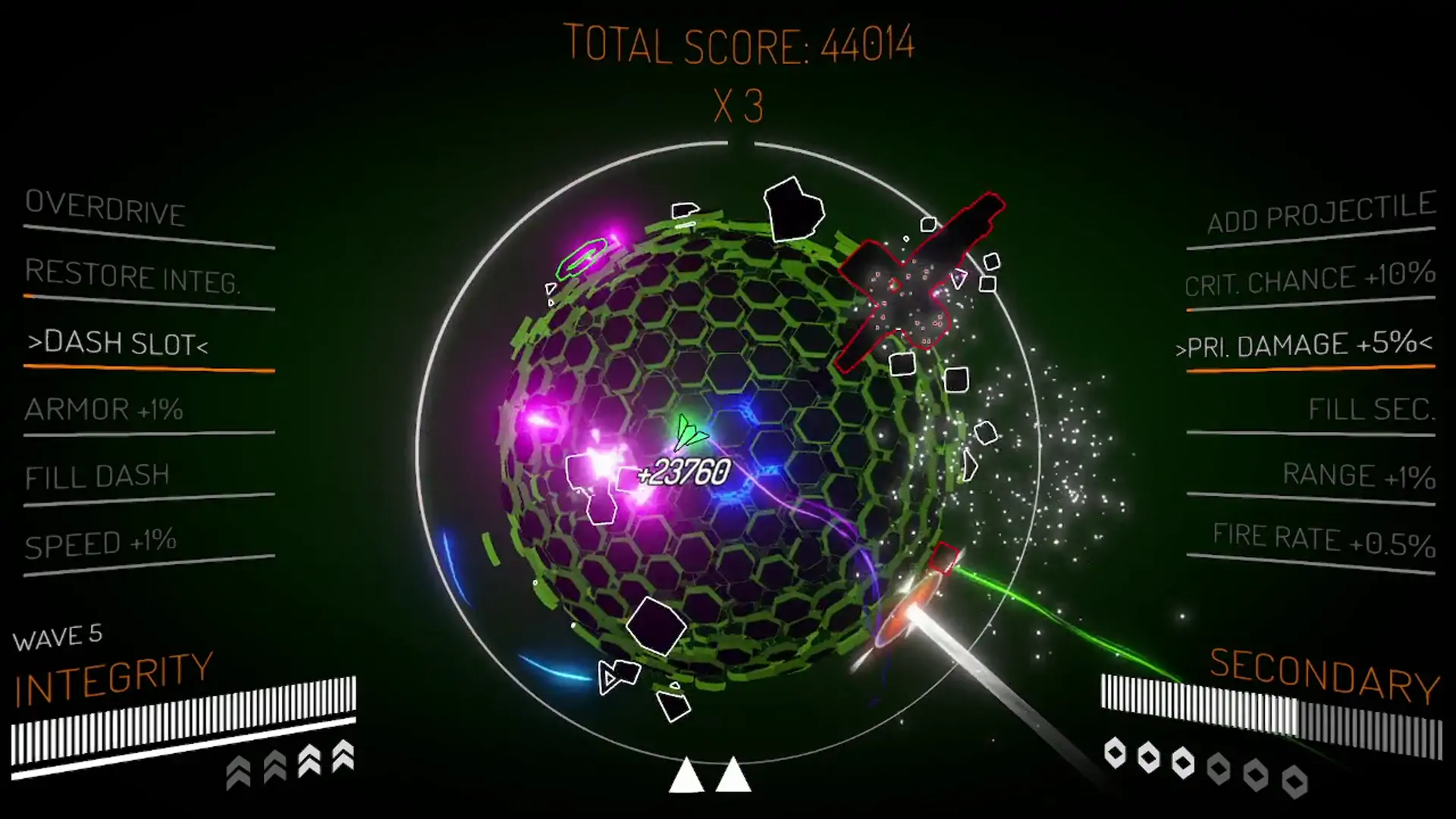
Task: Select the Overdrive upgrade
Action: [x=105, y=208]
